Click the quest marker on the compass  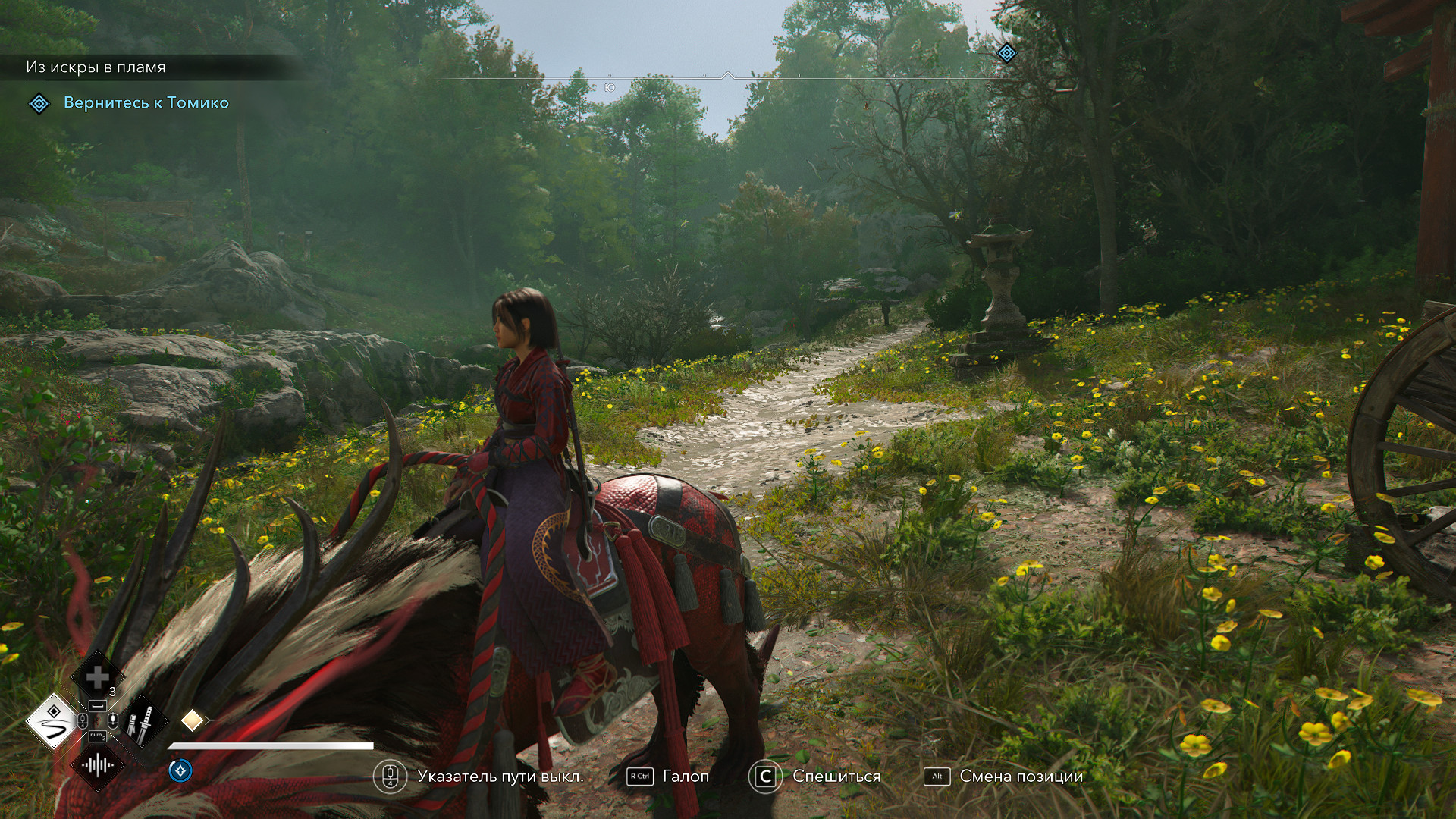[1006, 53]
